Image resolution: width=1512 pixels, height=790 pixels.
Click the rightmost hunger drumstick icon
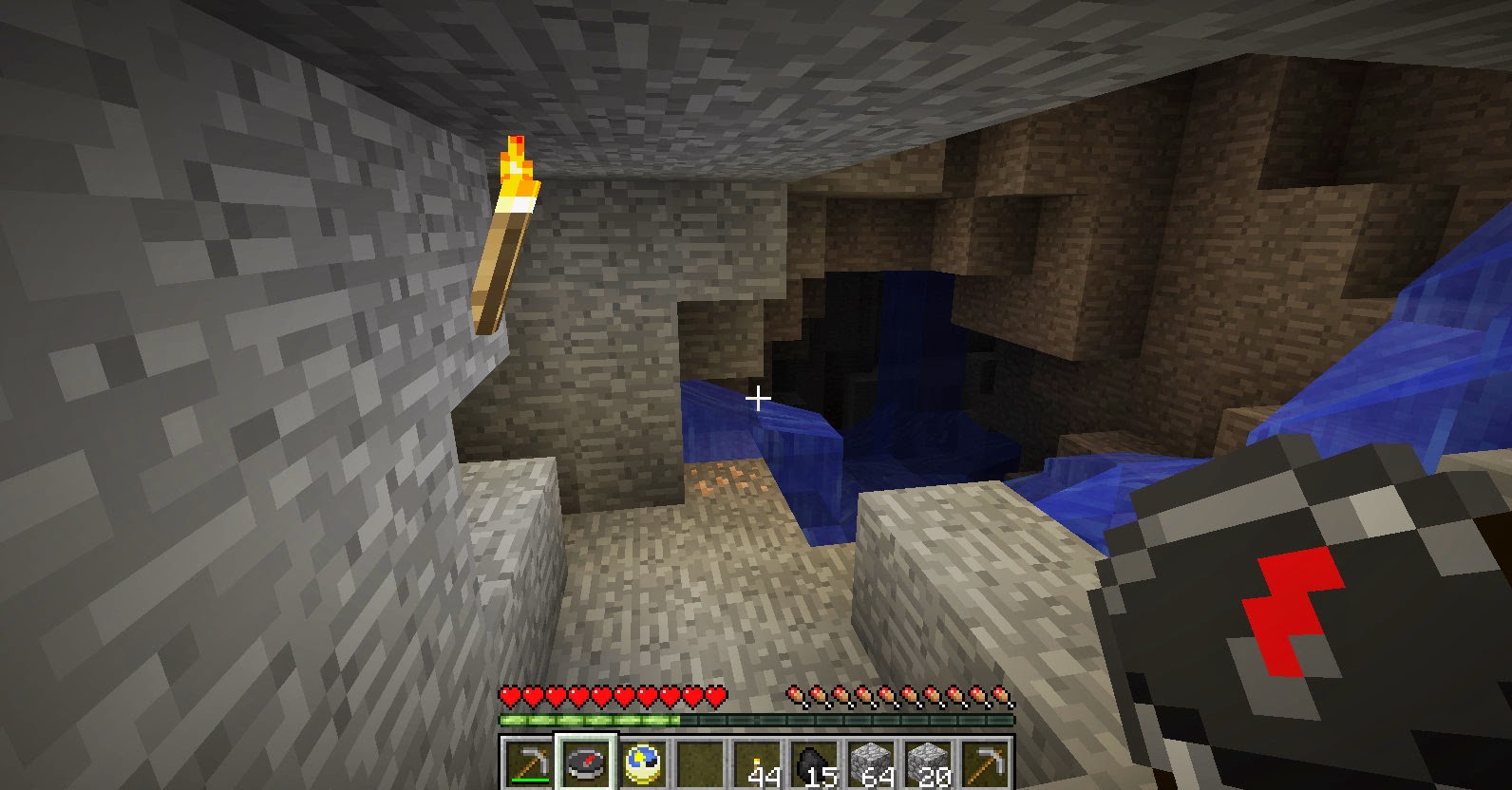coord(1000,696)
